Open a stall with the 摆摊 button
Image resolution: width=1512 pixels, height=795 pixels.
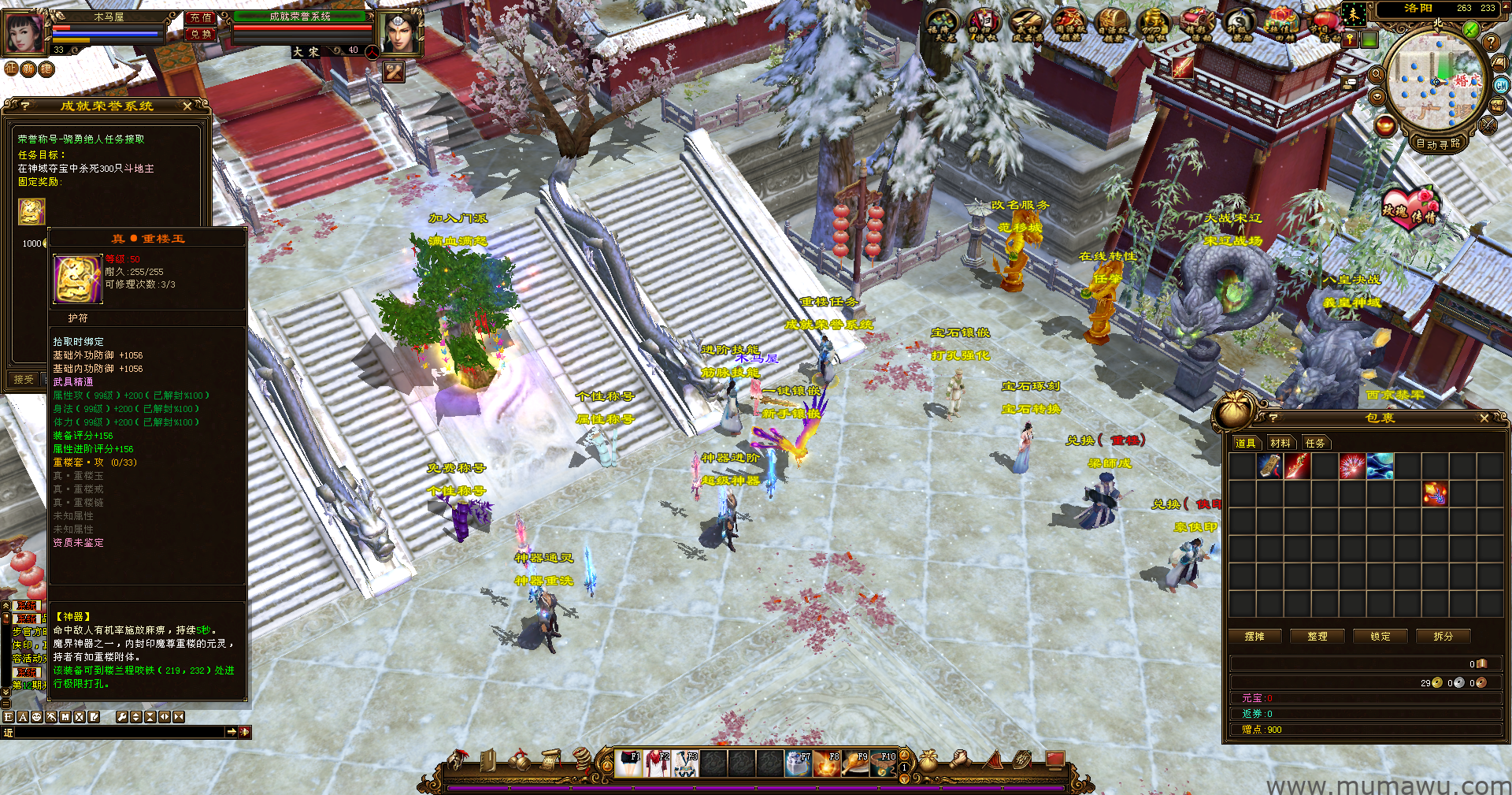(1254, 637)
